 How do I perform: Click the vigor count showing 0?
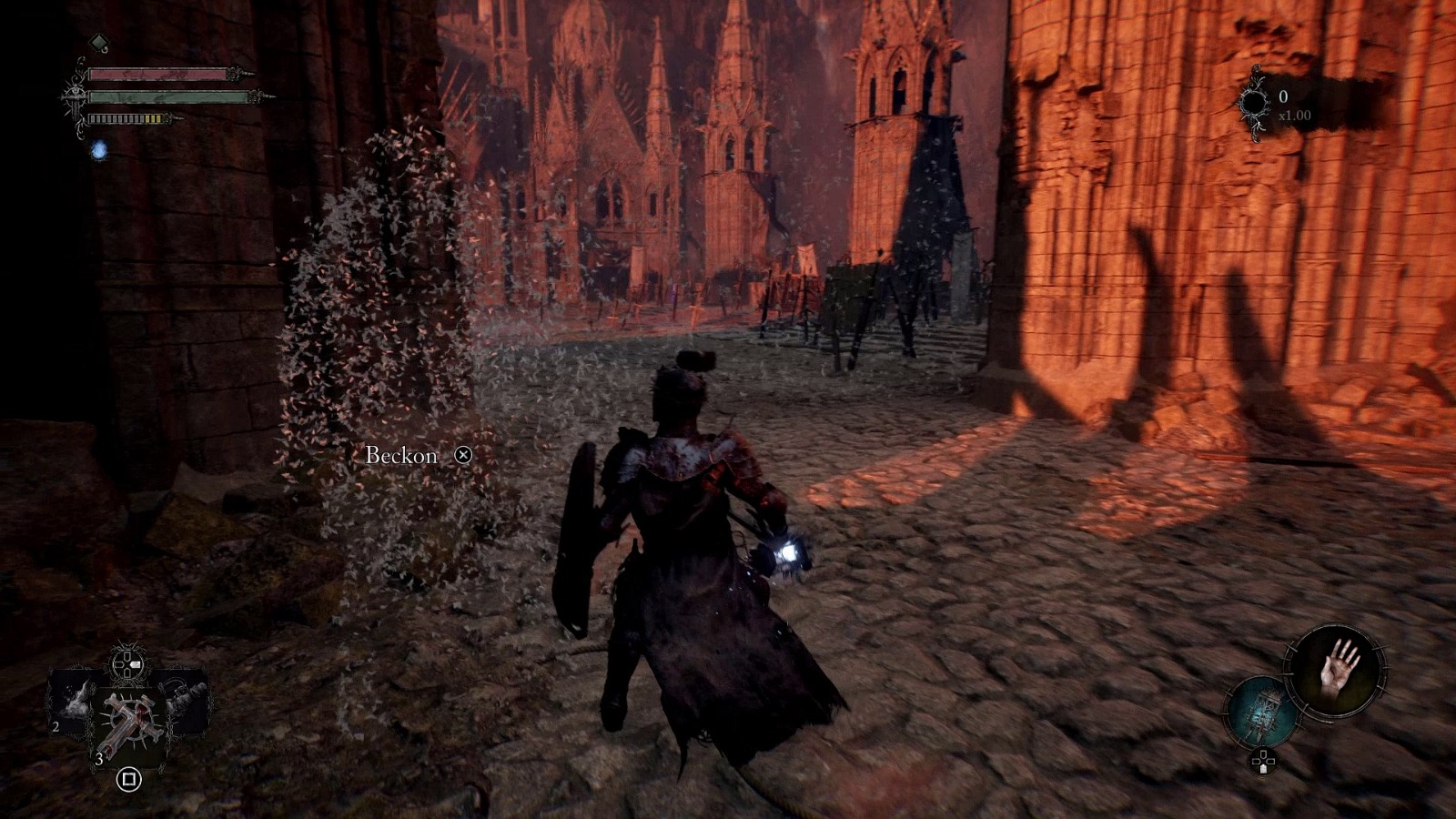[x=1285, y=95]
